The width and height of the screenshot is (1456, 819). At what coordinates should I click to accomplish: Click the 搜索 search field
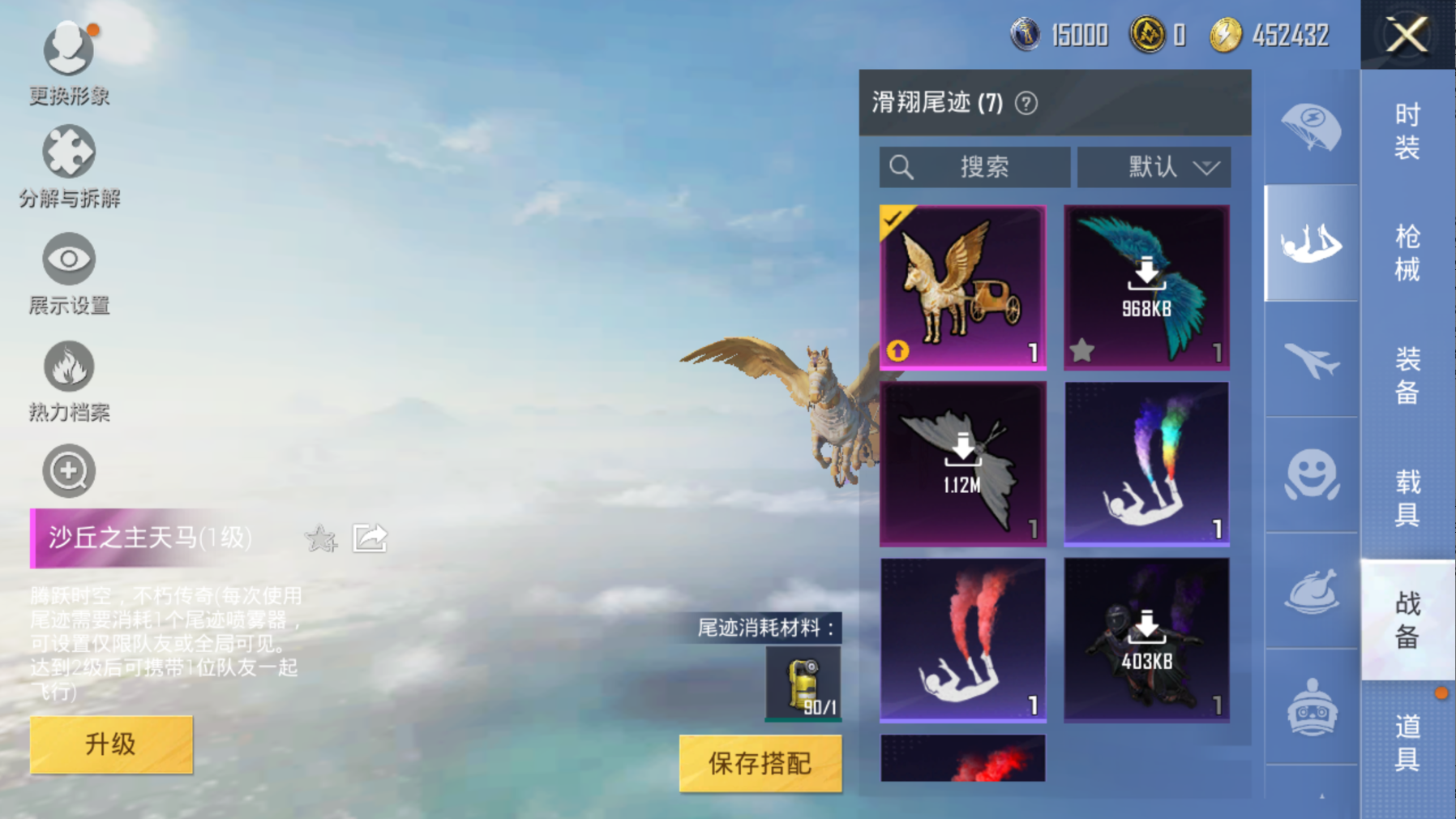tap(974, 167)
